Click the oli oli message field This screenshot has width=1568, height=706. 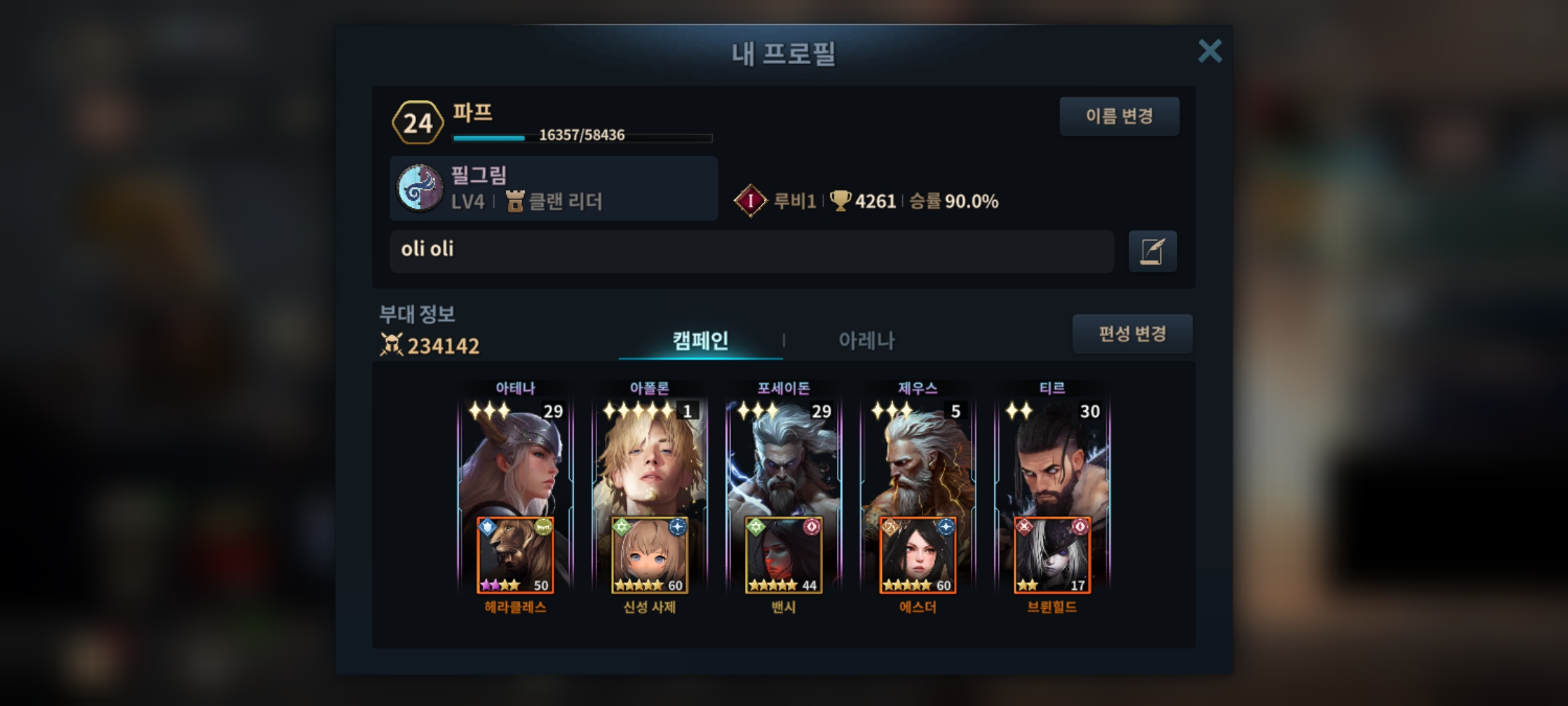point(751,250)
